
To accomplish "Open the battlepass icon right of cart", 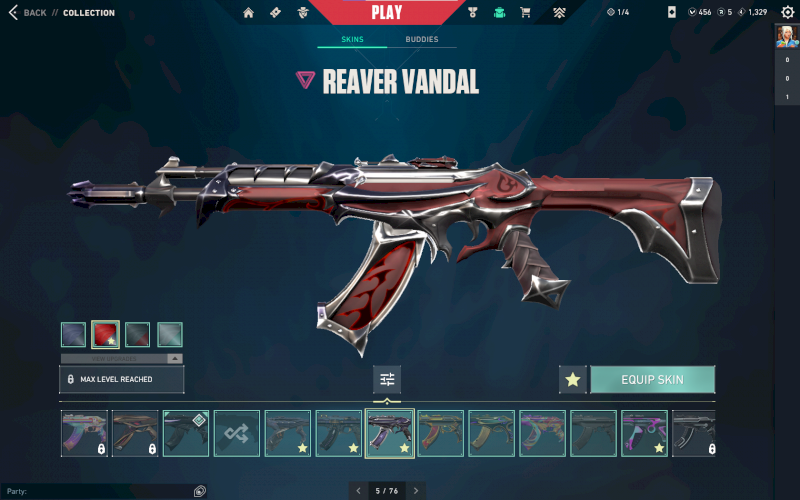I will (559, 13).
